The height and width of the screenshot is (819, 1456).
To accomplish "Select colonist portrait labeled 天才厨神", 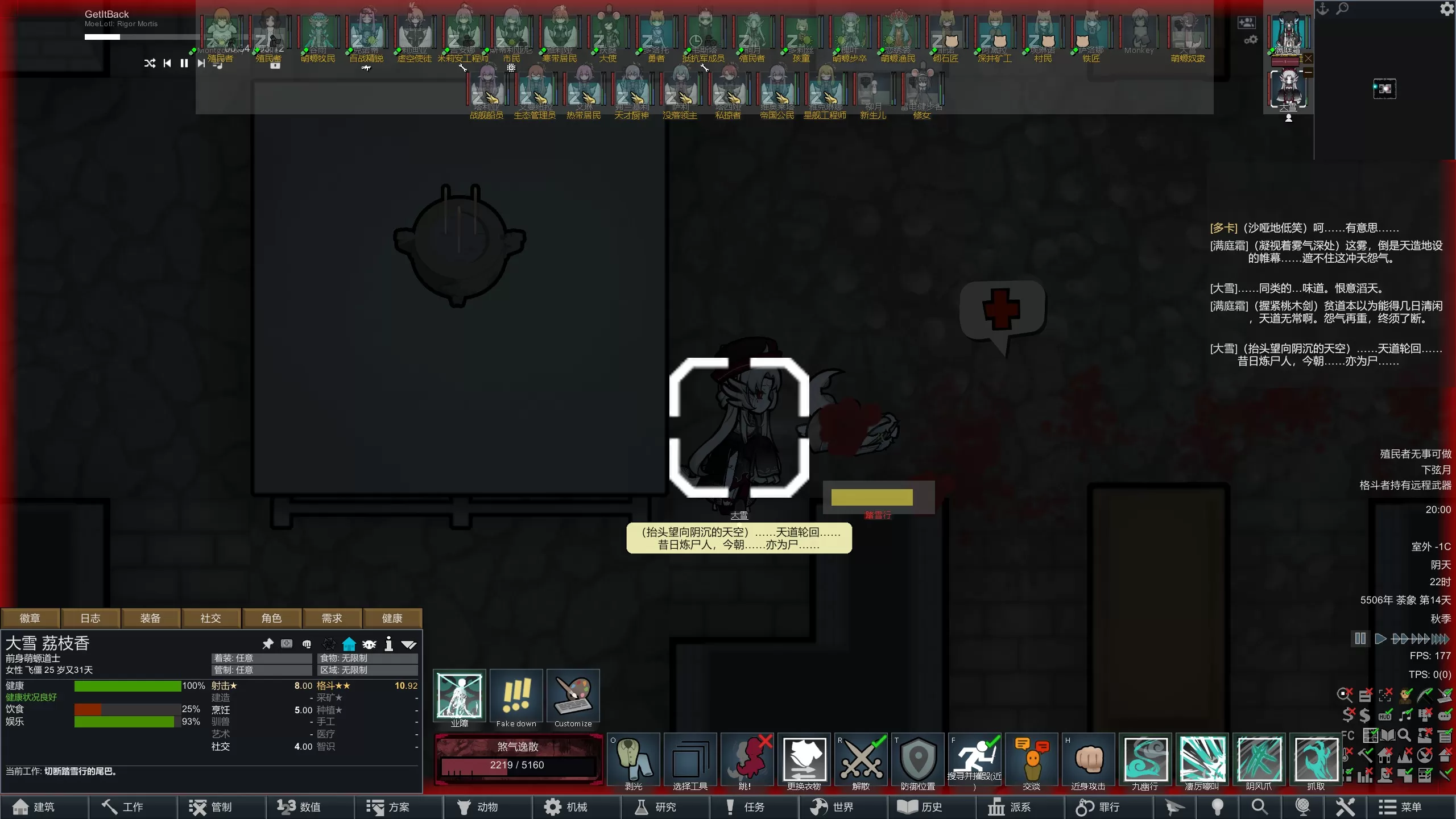I will (632, 94).
